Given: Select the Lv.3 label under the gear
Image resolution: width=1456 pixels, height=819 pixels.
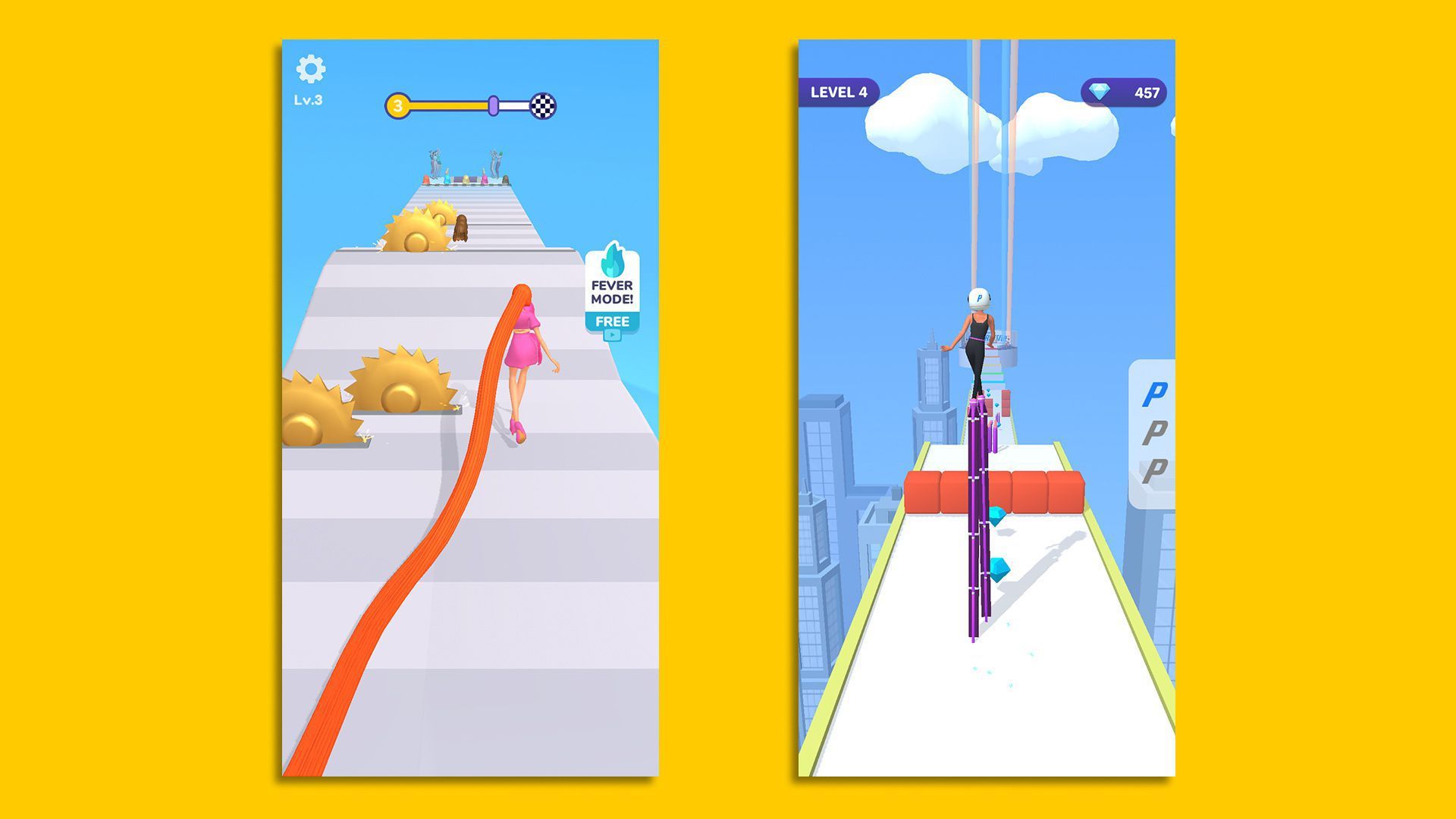Looking at the screenshot, I should pos(311,99).
